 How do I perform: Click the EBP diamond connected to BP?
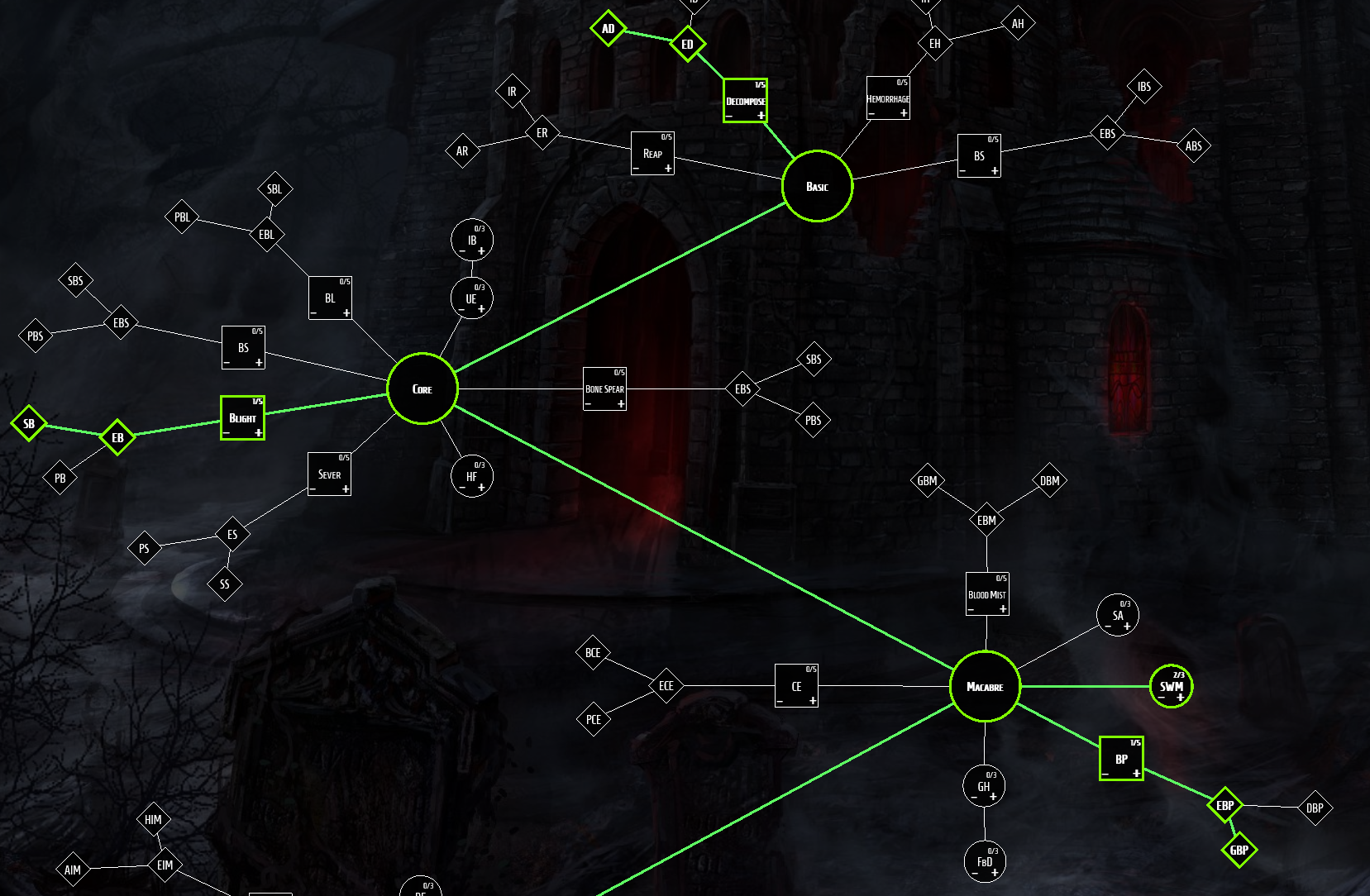pyautogui.click(x=1224, y=805)
